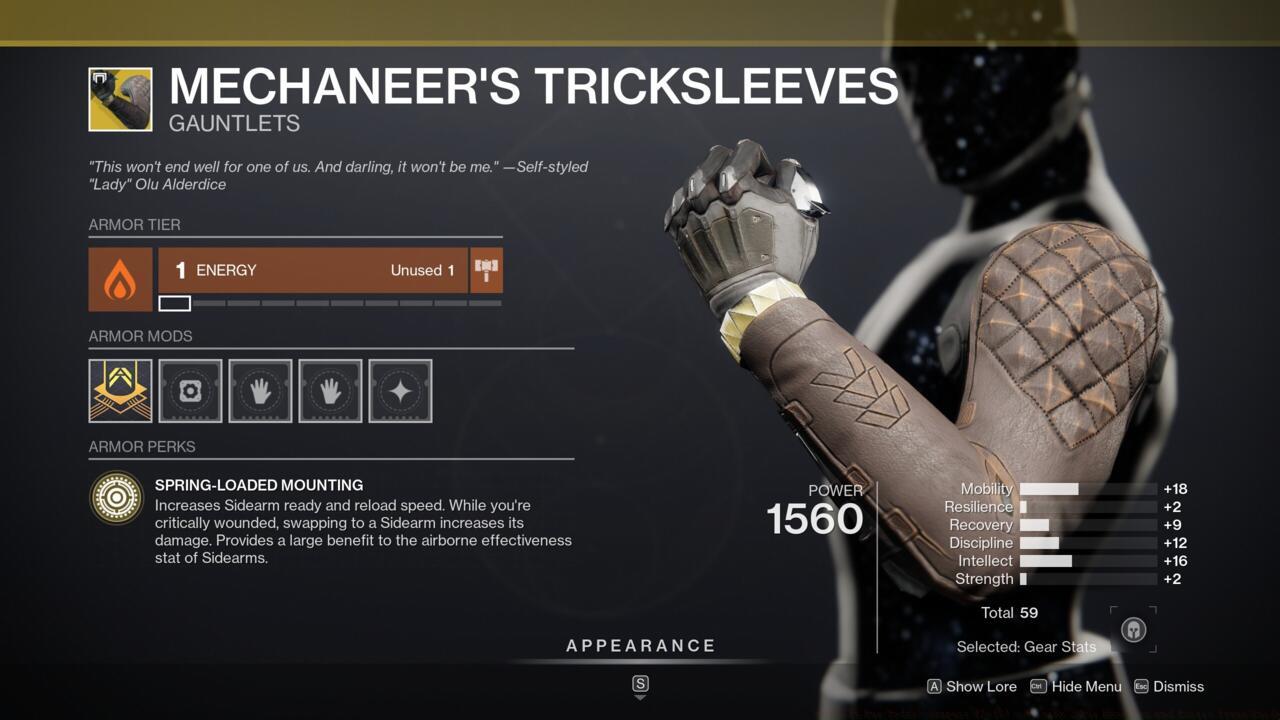Viewport: 1280px width, 720px height.
Task: Click the Mechaneer's Tricksleeves item thumbnail
Action: coord(120,100)
